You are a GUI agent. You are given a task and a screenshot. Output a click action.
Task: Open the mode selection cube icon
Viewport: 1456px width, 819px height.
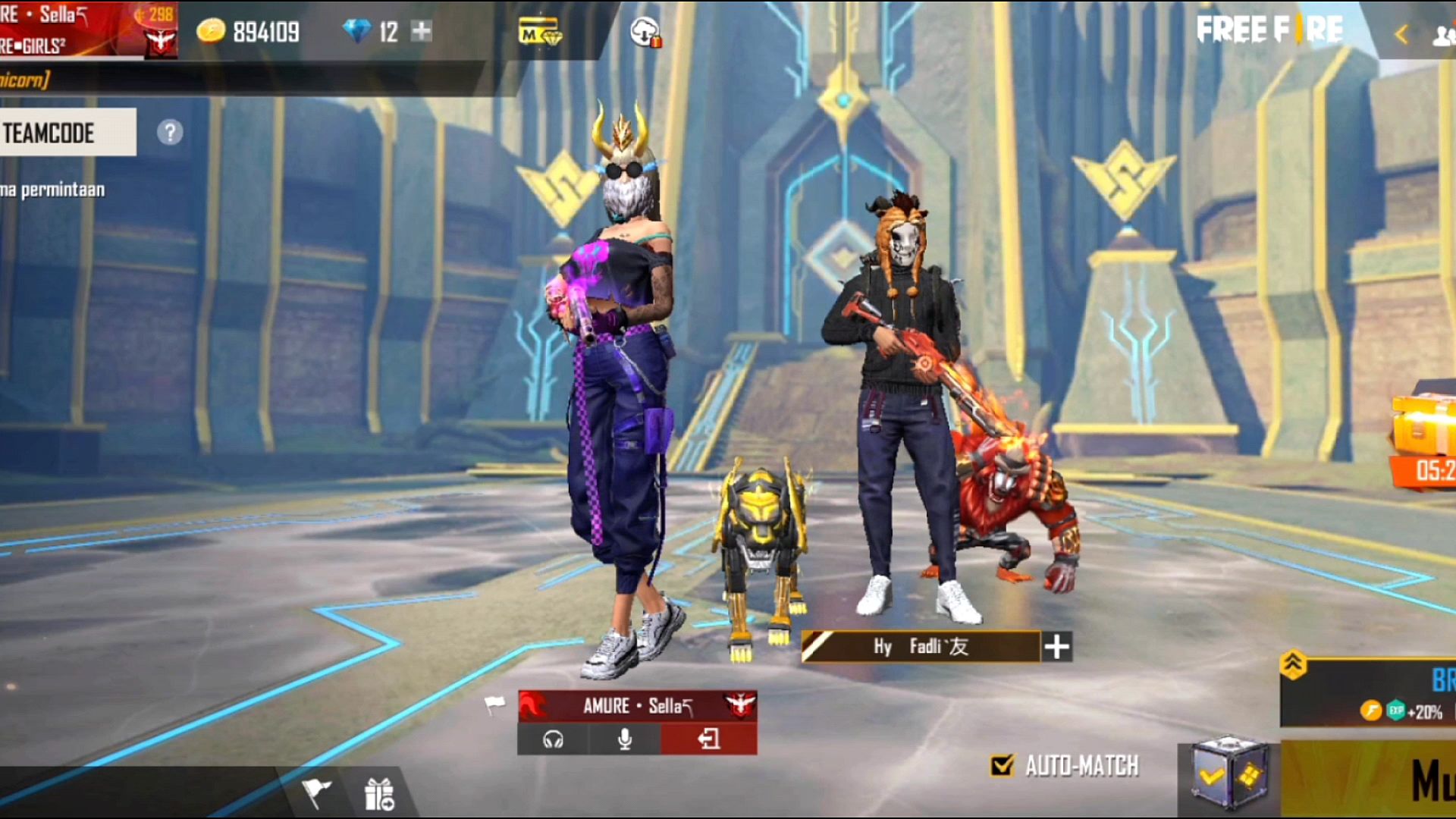(1228, 775)
